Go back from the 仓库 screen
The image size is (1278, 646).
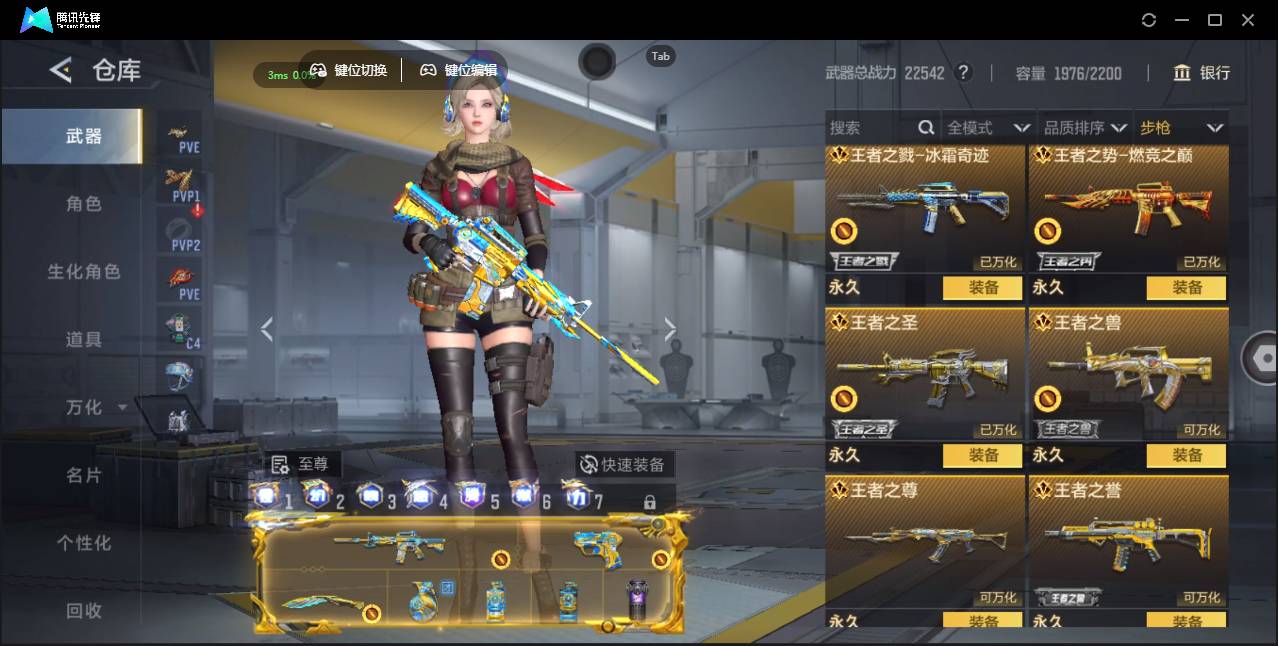click(x=61, y=70)
